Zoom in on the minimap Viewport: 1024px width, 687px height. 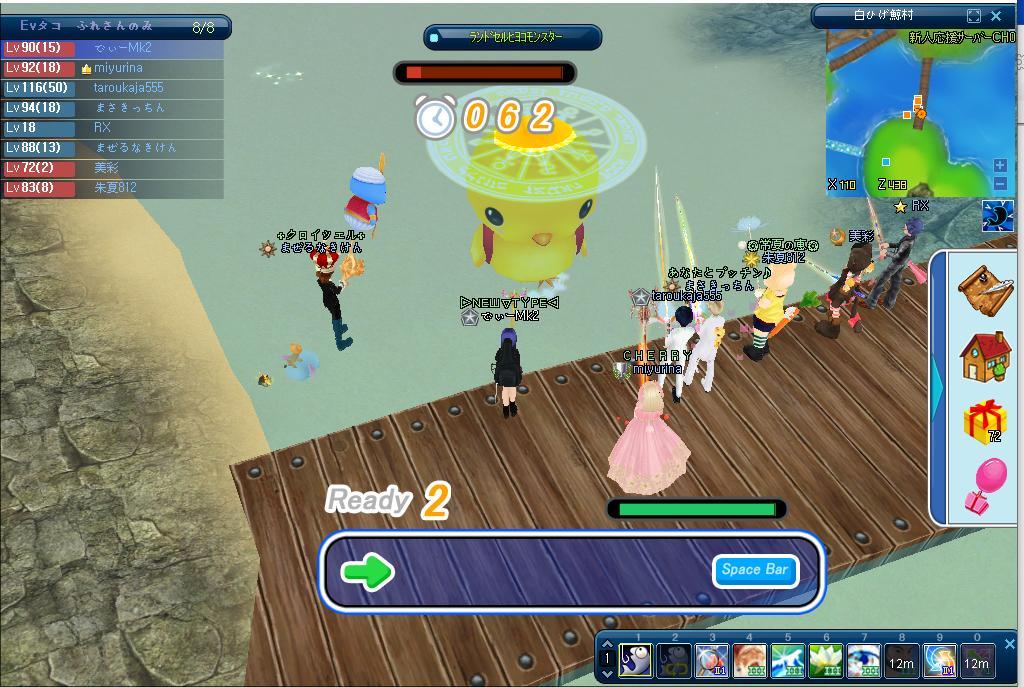[x=1000, y=166]
